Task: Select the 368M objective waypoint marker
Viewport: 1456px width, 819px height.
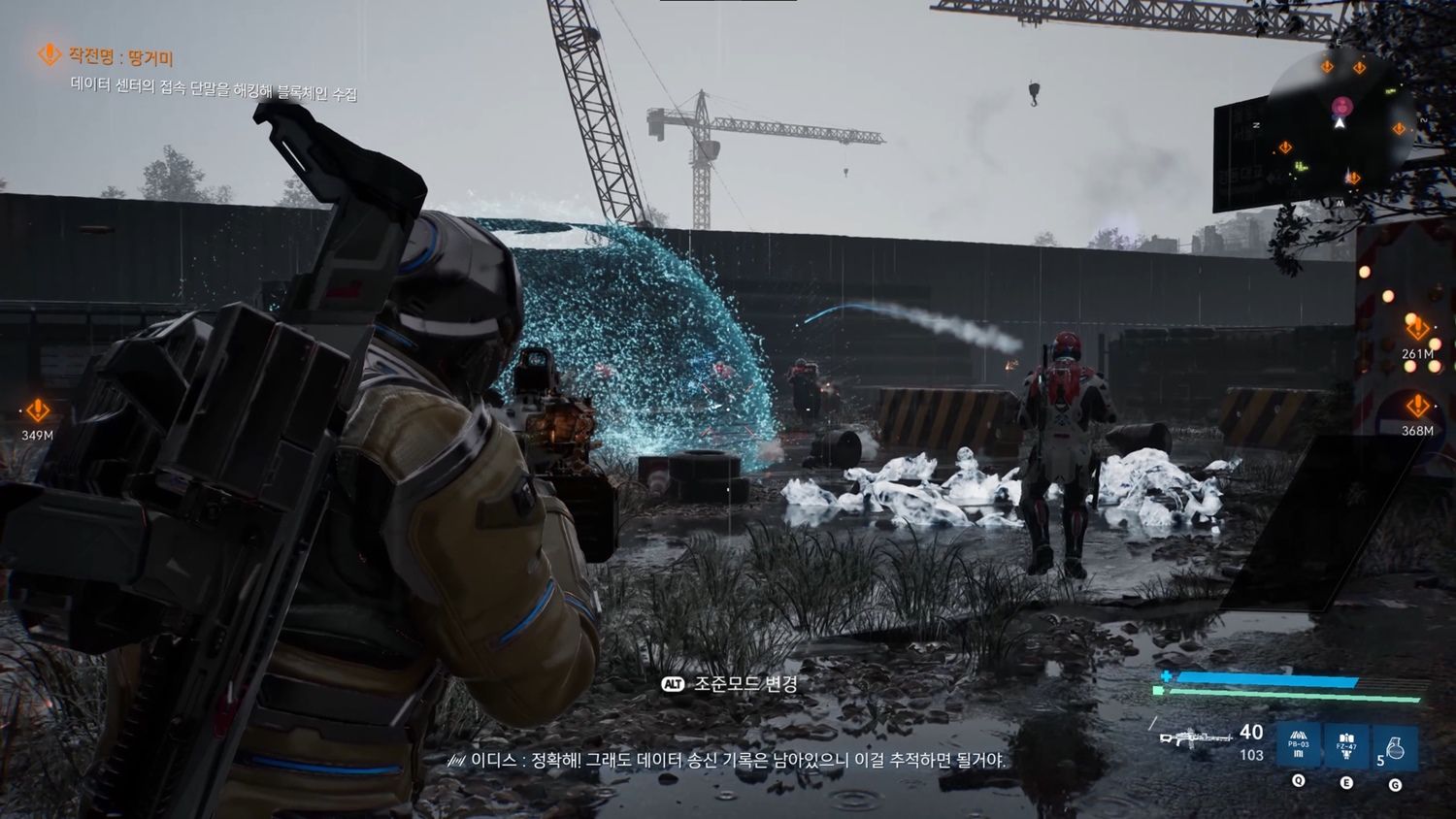Action: [1417, 406]
